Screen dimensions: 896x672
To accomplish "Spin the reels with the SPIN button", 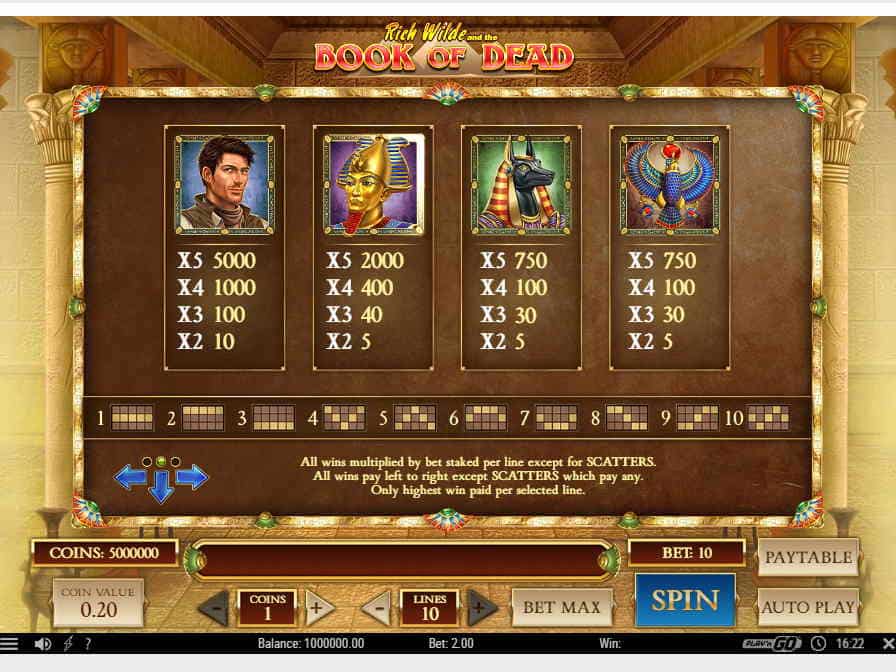I will 685,600.
